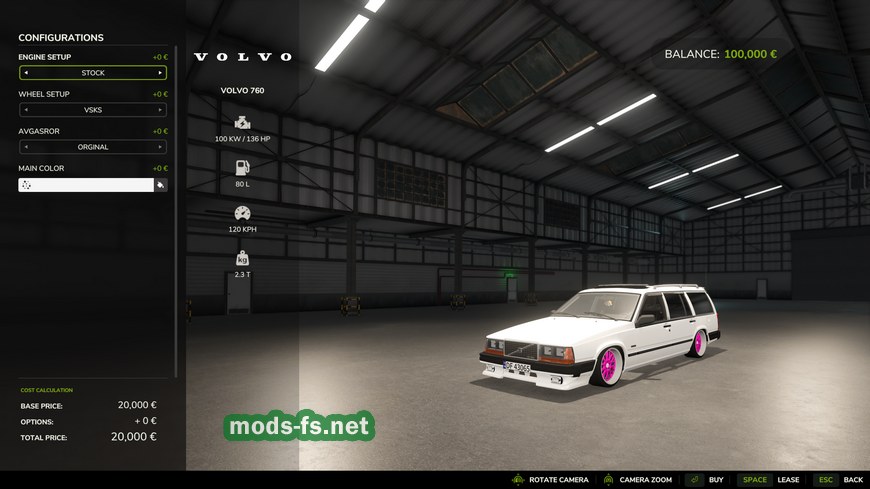Viewport: 870px width, 489px height.
Task: Switch to previous wheel setup
Action: [26, 110]
